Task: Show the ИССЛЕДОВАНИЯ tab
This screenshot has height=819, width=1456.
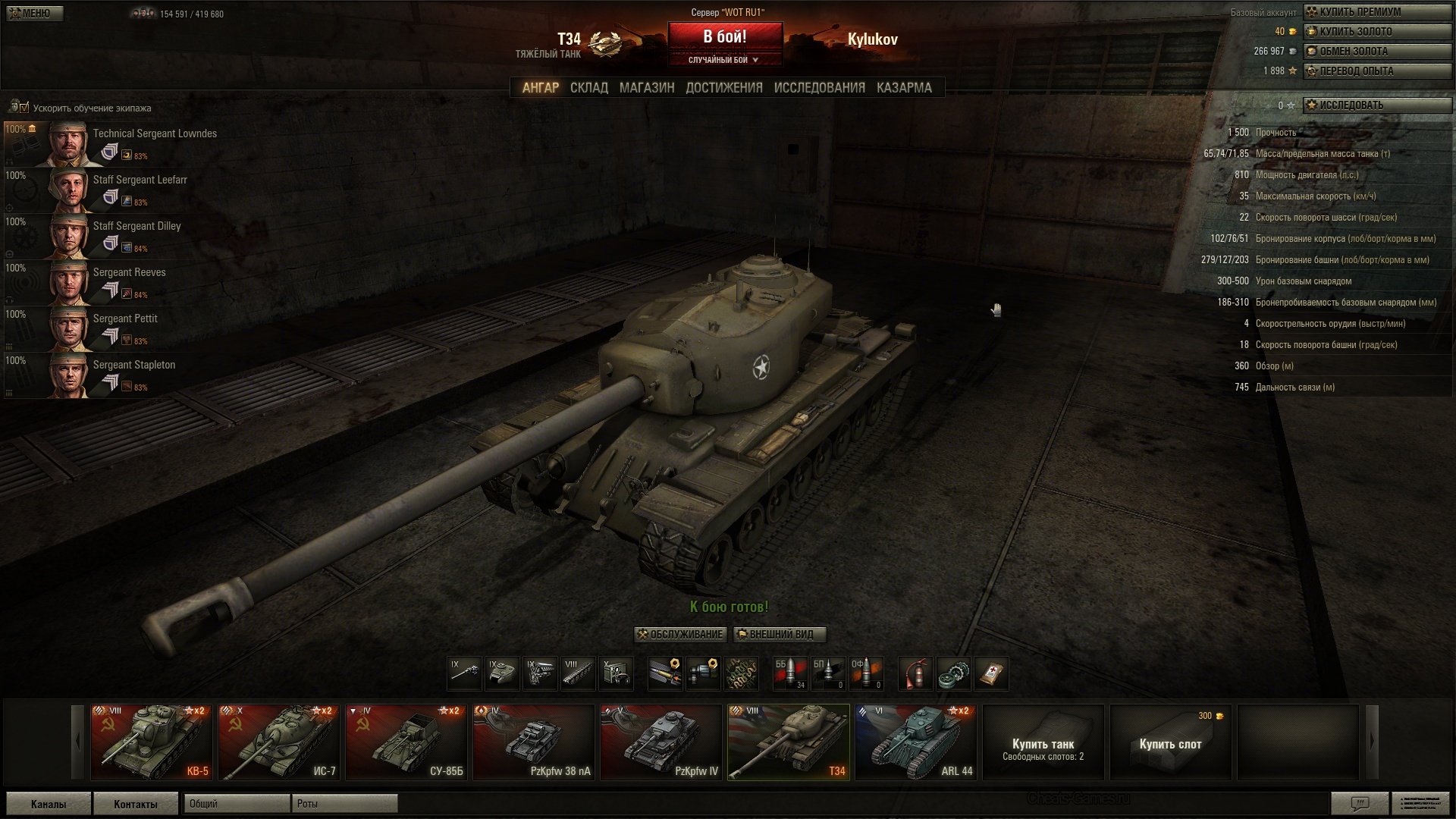Action: pos(819,88)
